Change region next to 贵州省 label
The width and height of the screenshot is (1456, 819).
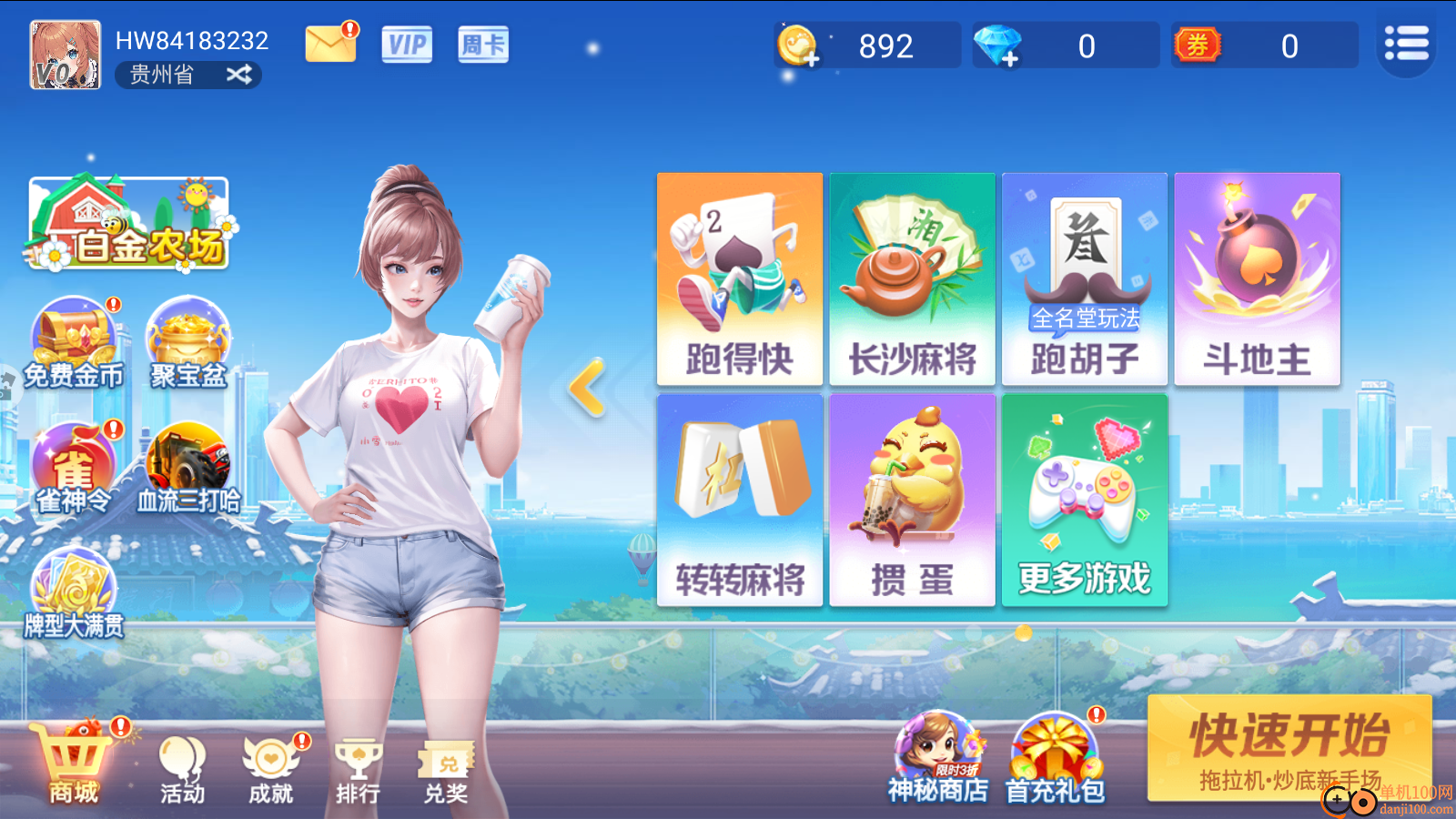(x=239, y=75)
